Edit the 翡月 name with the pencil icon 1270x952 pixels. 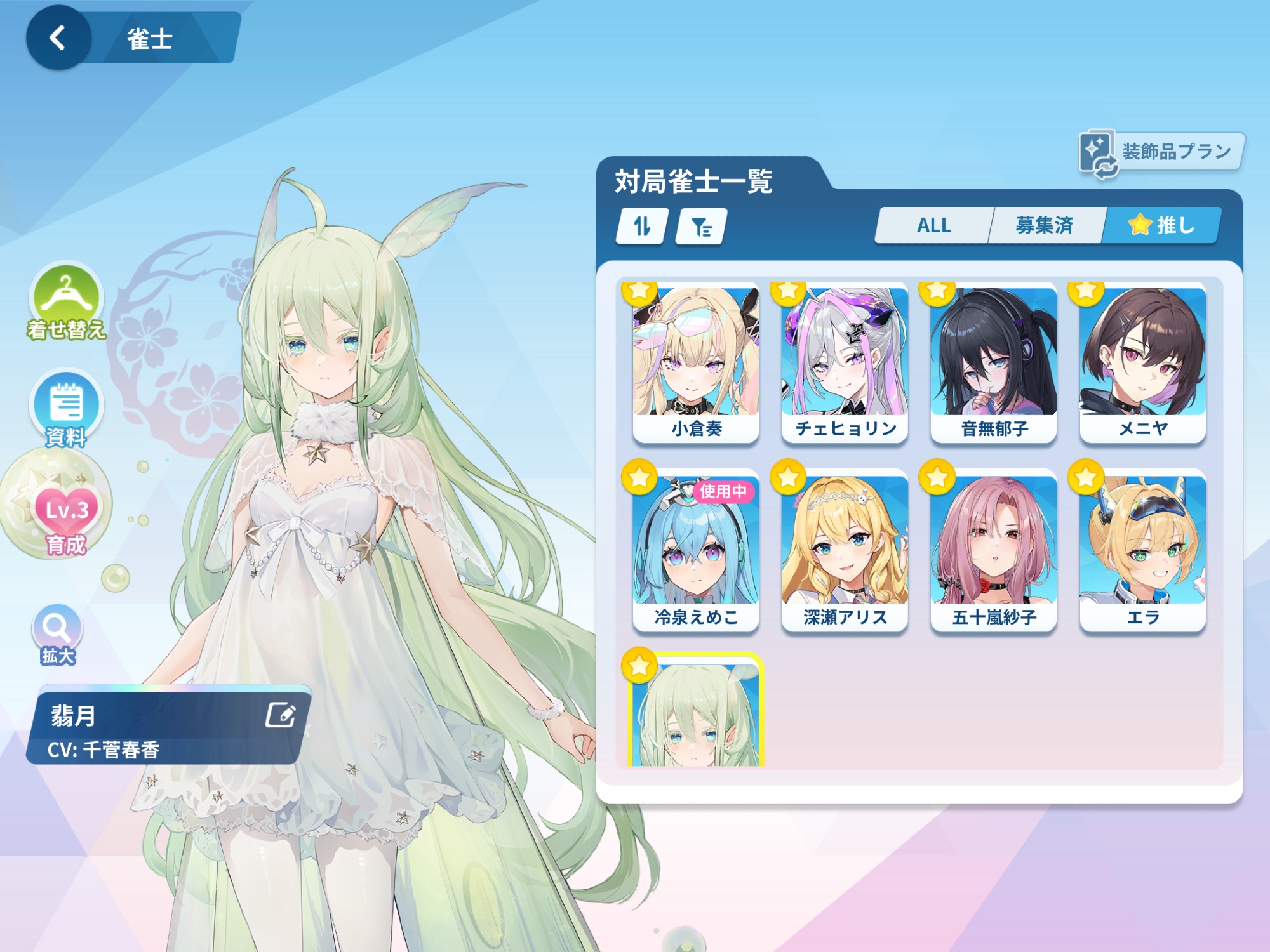tap(280, 715)
